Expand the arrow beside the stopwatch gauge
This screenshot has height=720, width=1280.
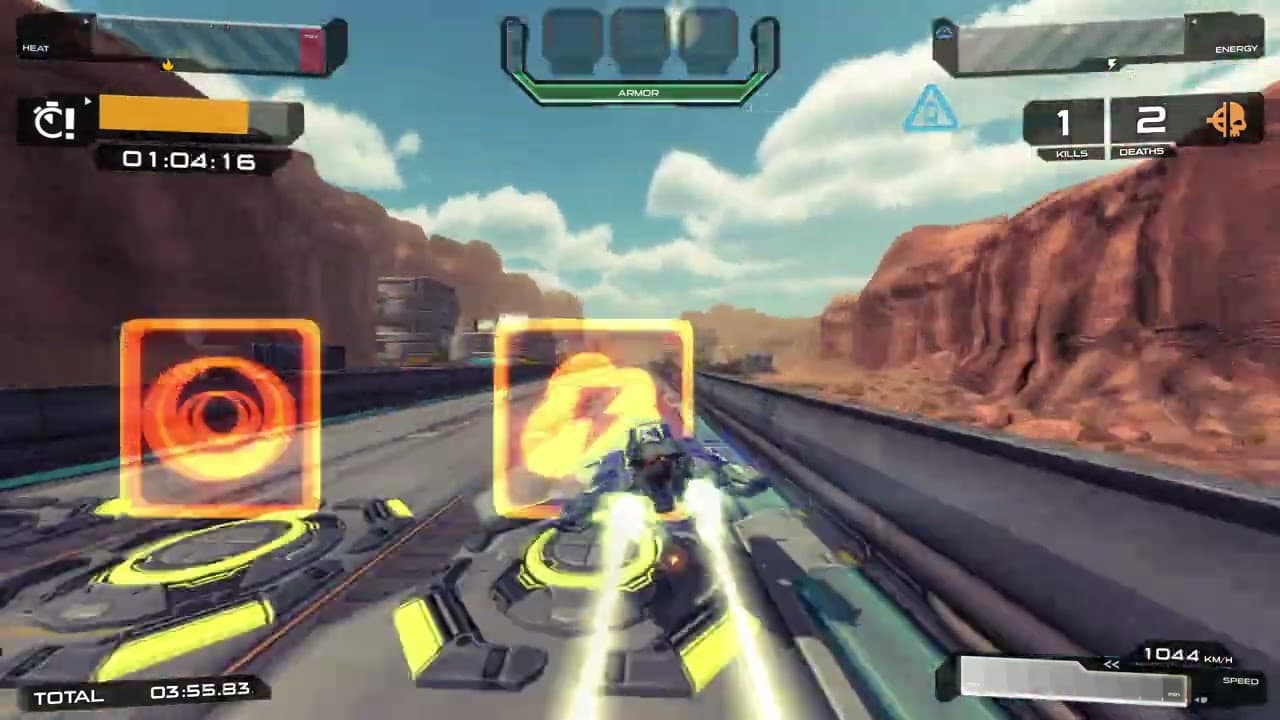[88, 102]
